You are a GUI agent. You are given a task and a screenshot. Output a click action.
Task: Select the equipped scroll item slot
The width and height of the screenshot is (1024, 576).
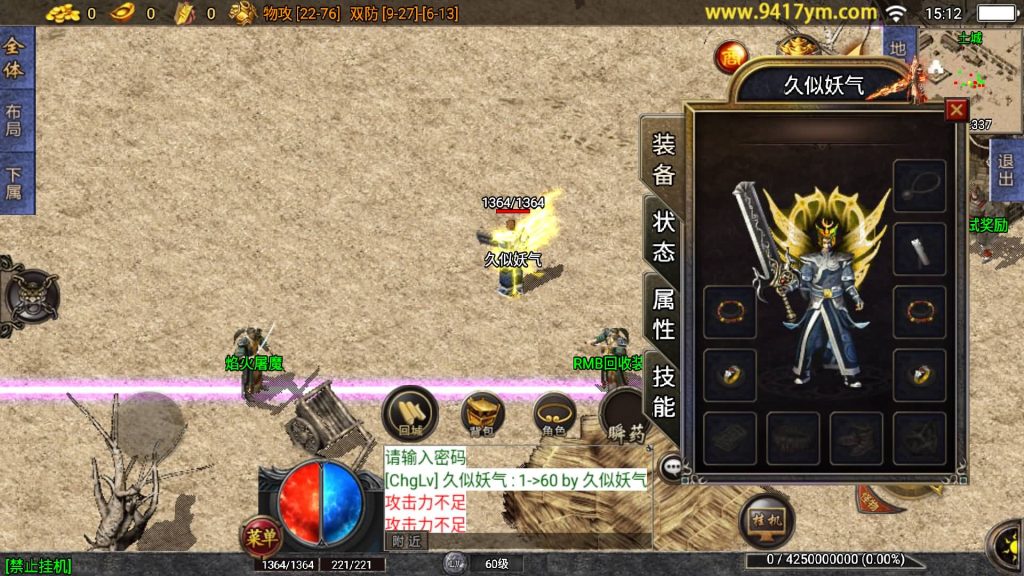click(x=919, y=248)
